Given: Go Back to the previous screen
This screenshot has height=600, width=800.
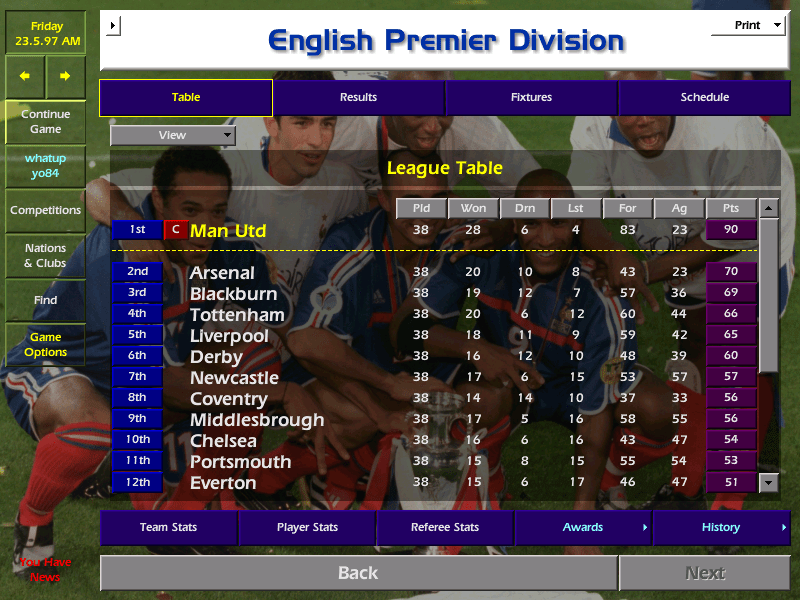Looking at the screenshot, I should pos(358,573).
